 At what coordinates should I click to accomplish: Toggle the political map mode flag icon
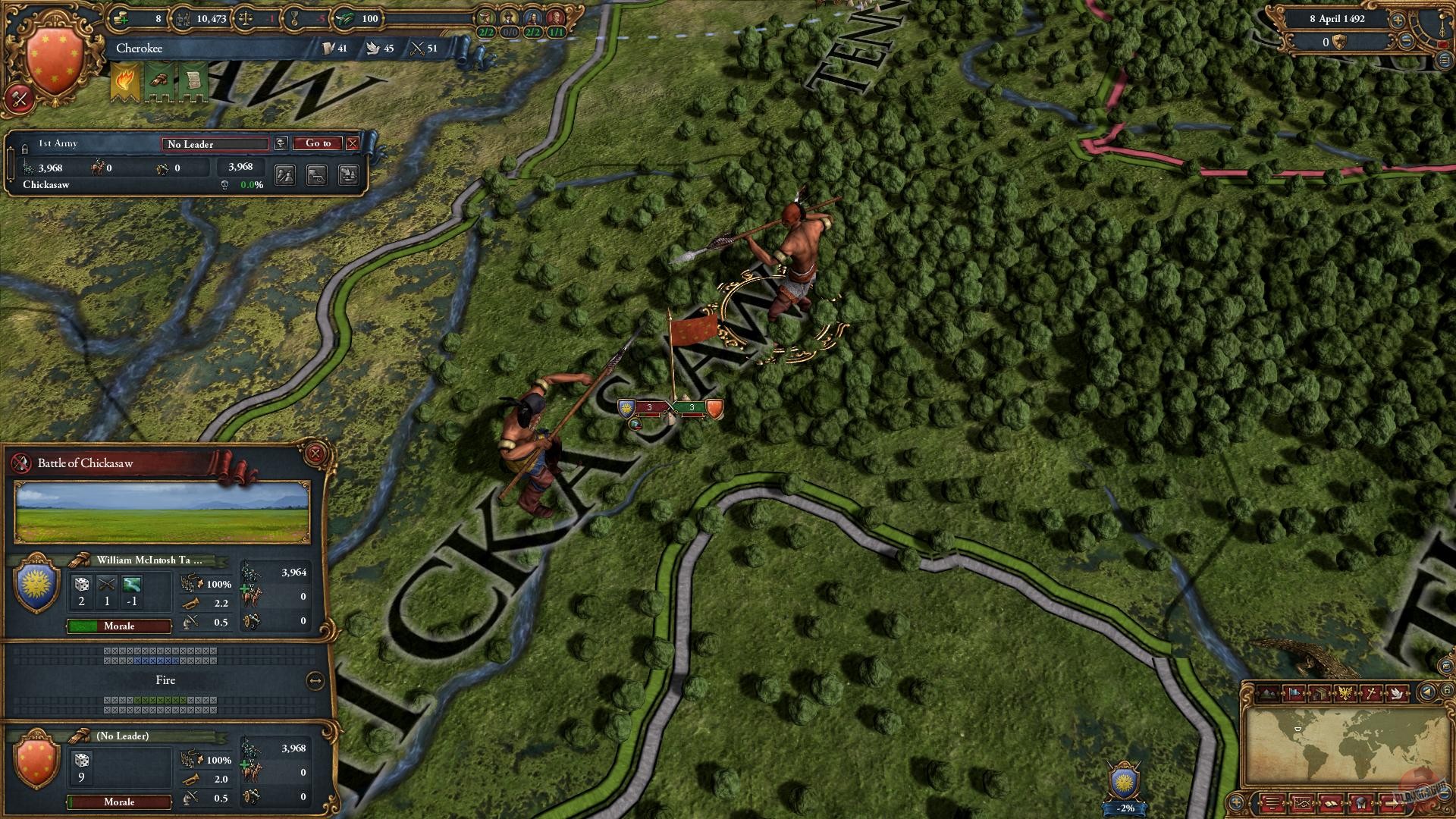click(x=1294, y=692)
